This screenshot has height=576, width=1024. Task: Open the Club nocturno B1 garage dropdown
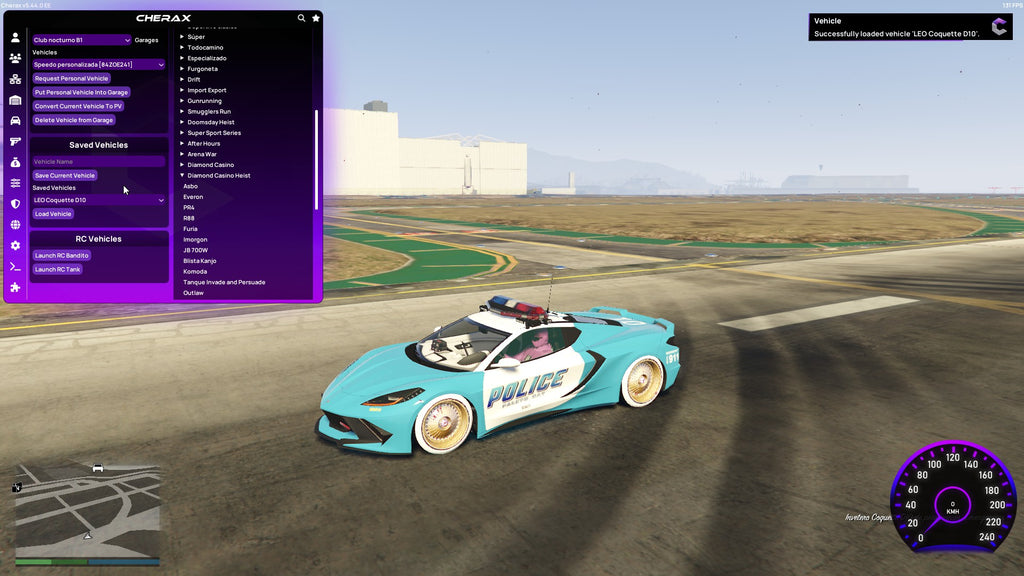tap(81, 40)
